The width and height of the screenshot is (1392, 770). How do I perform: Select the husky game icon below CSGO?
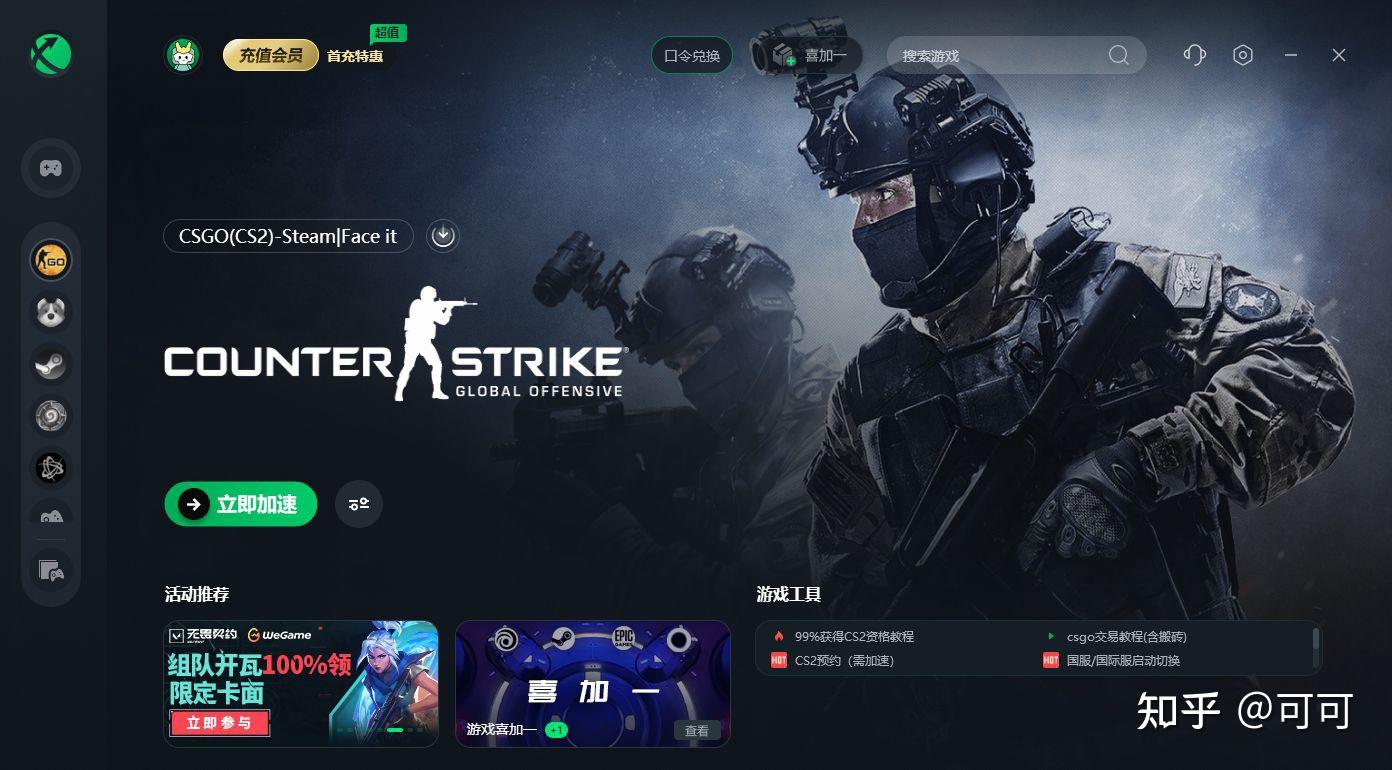point(50,312)
